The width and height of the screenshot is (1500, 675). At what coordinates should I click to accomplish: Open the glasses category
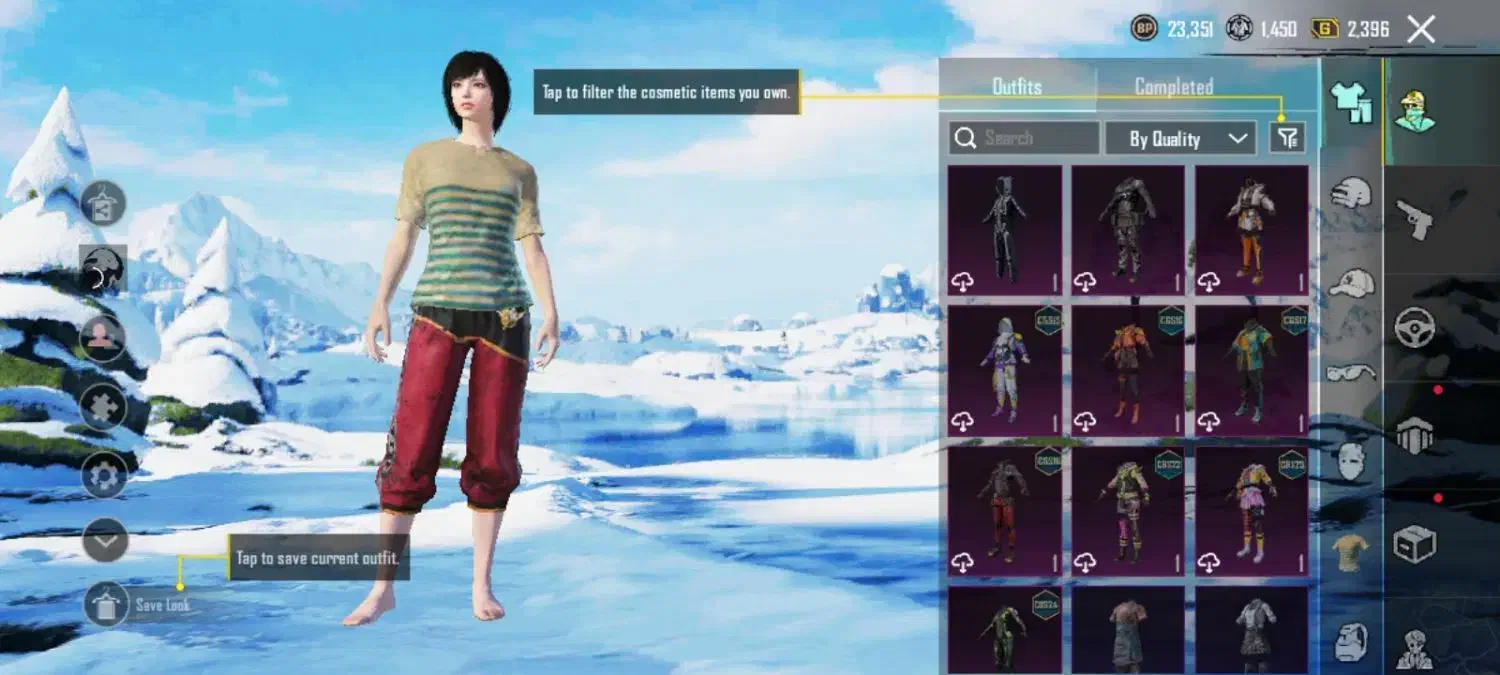(x=1351, y=372)
